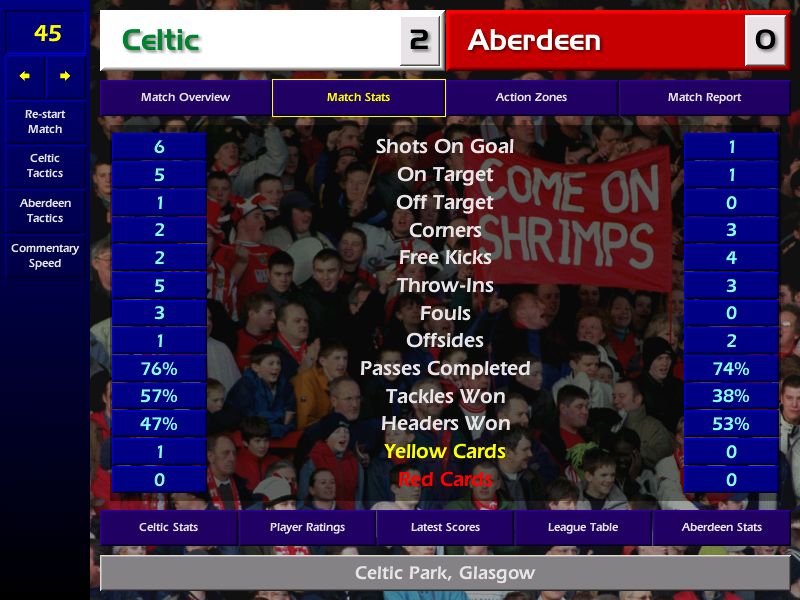Click the right yellow arrow button
The height and width of the screenshot is (600, 800).
[66, 76]
